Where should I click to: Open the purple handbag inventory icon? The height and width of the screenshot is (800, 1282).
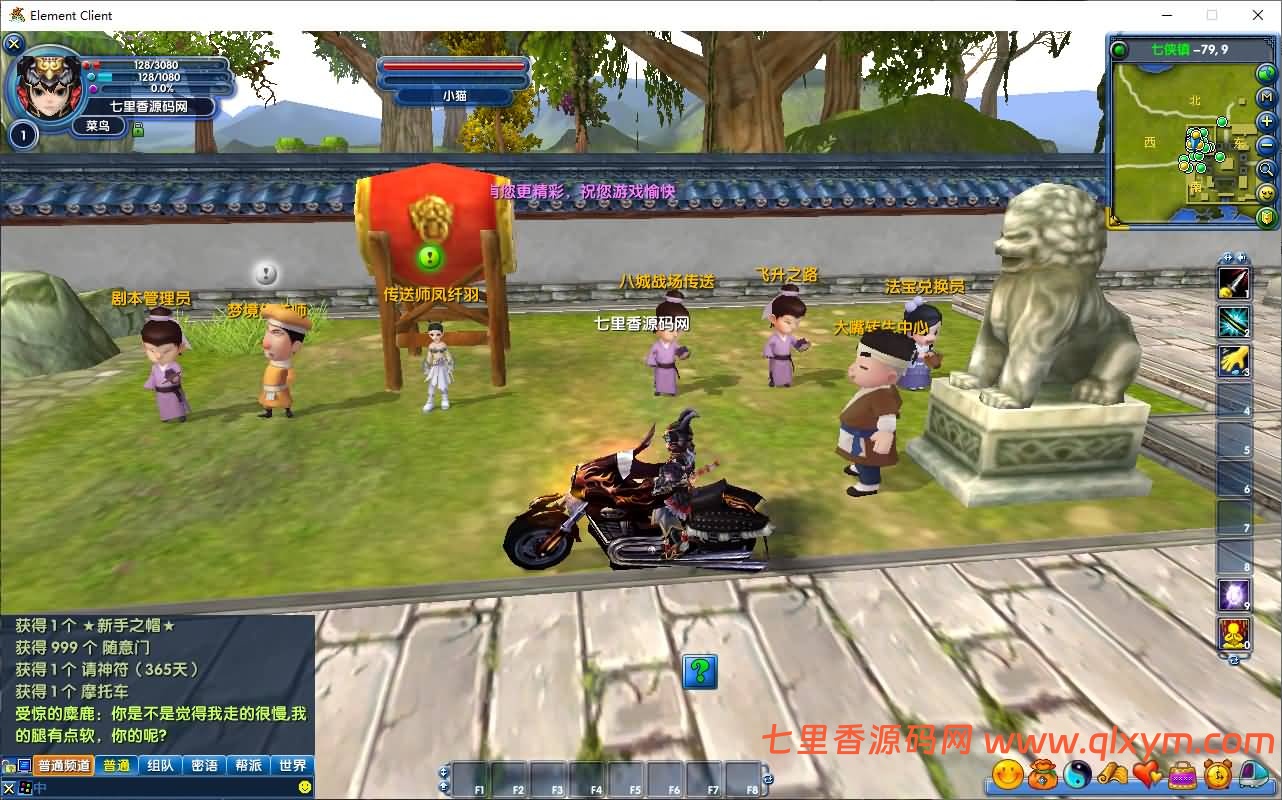click(x=1181, y=775)
